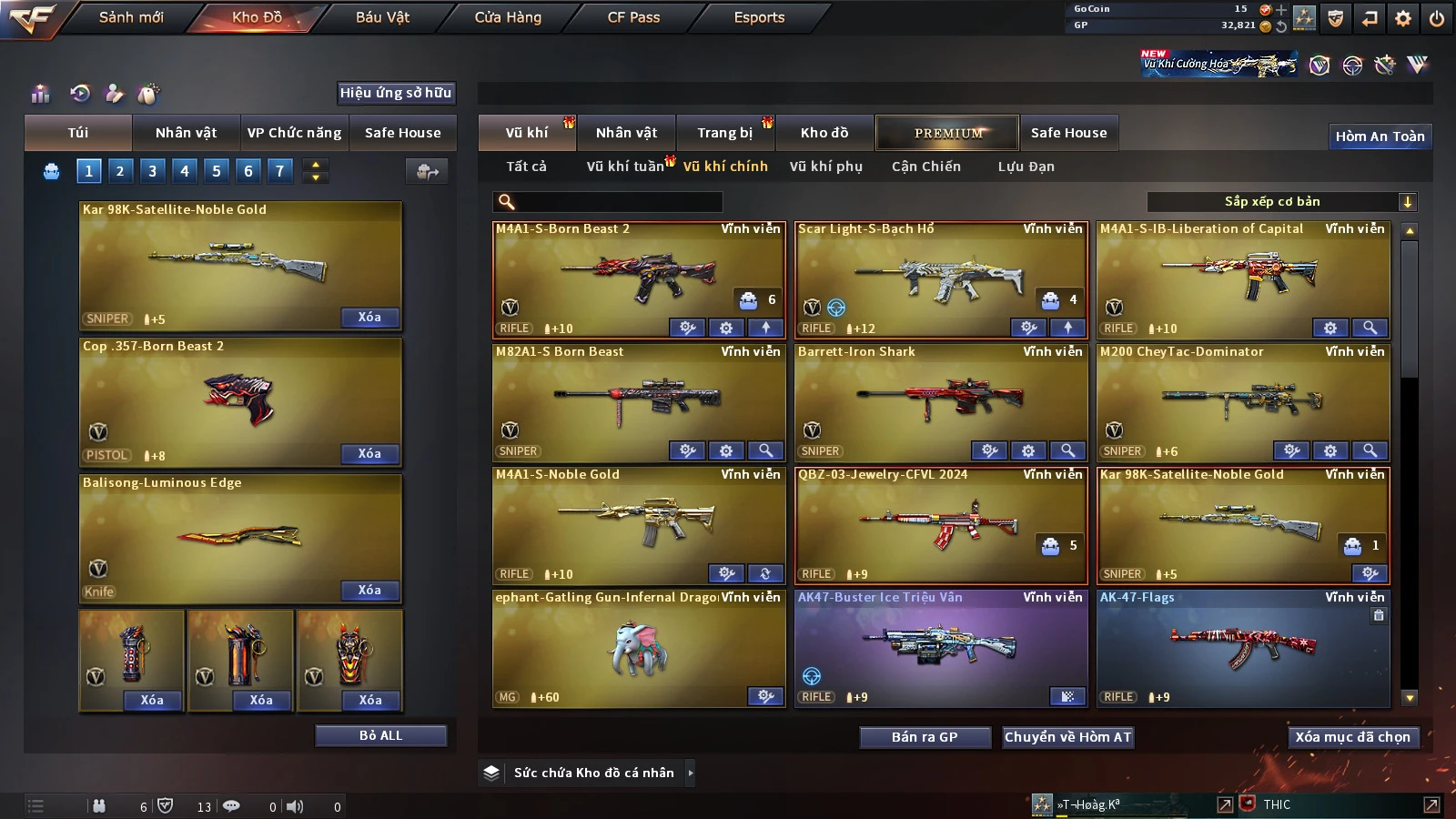Click Xóa mục đã chọn
This screenshot has height=819, width=1456.
(x=1352, y=737)
